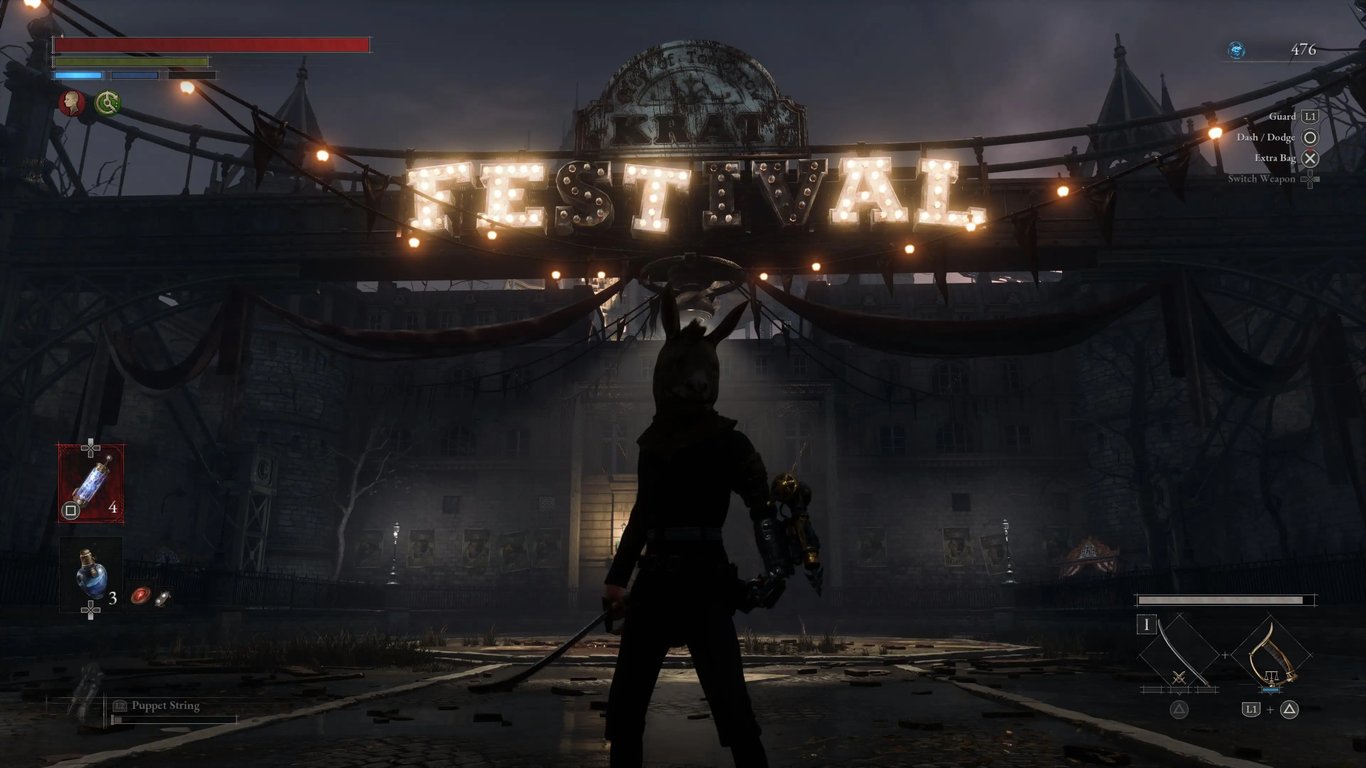Click the green circular-arrow buff icon
This screenshot has height=768, width=1366.
(107, 102)
